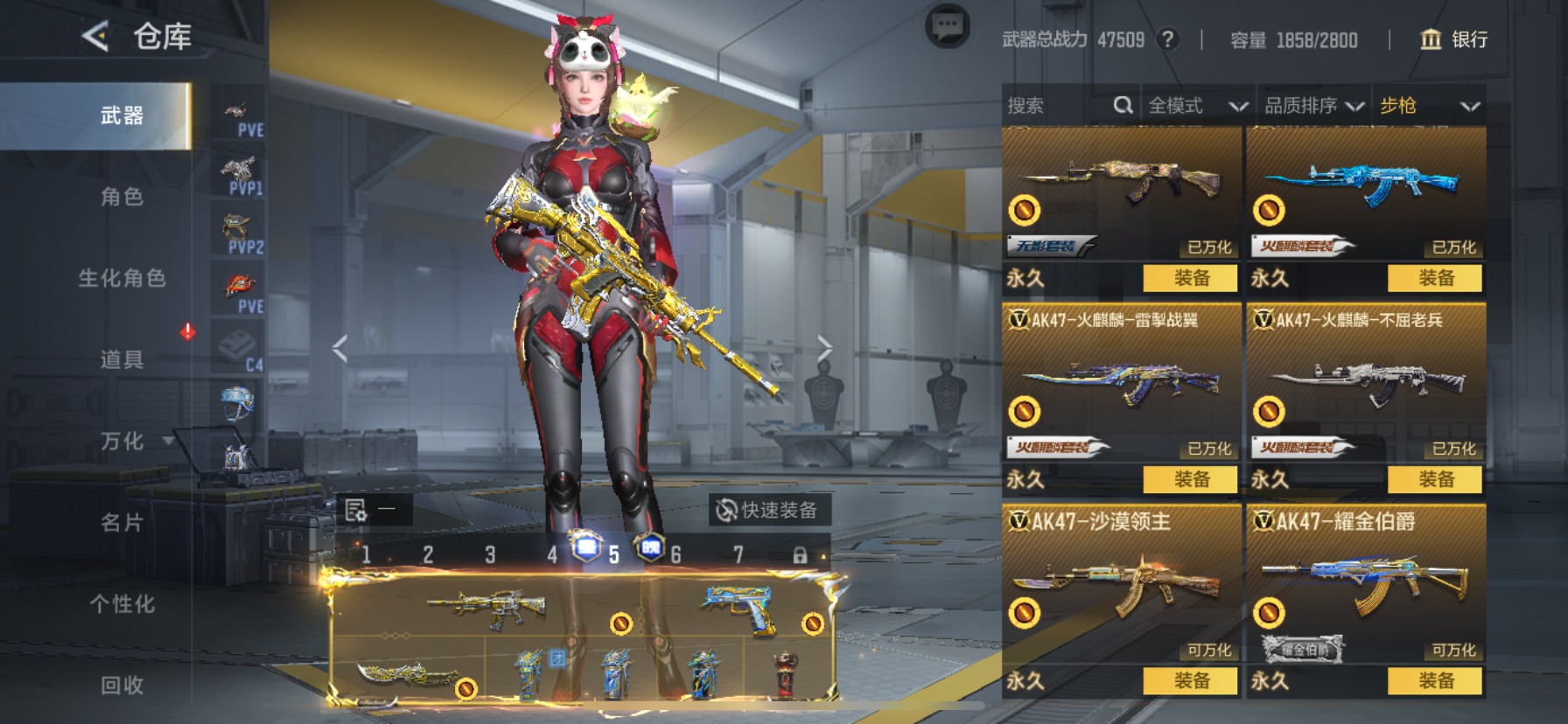Click the 快速装备 quick equip button
Screen dimensions: 1568x724
coord(767,510)
